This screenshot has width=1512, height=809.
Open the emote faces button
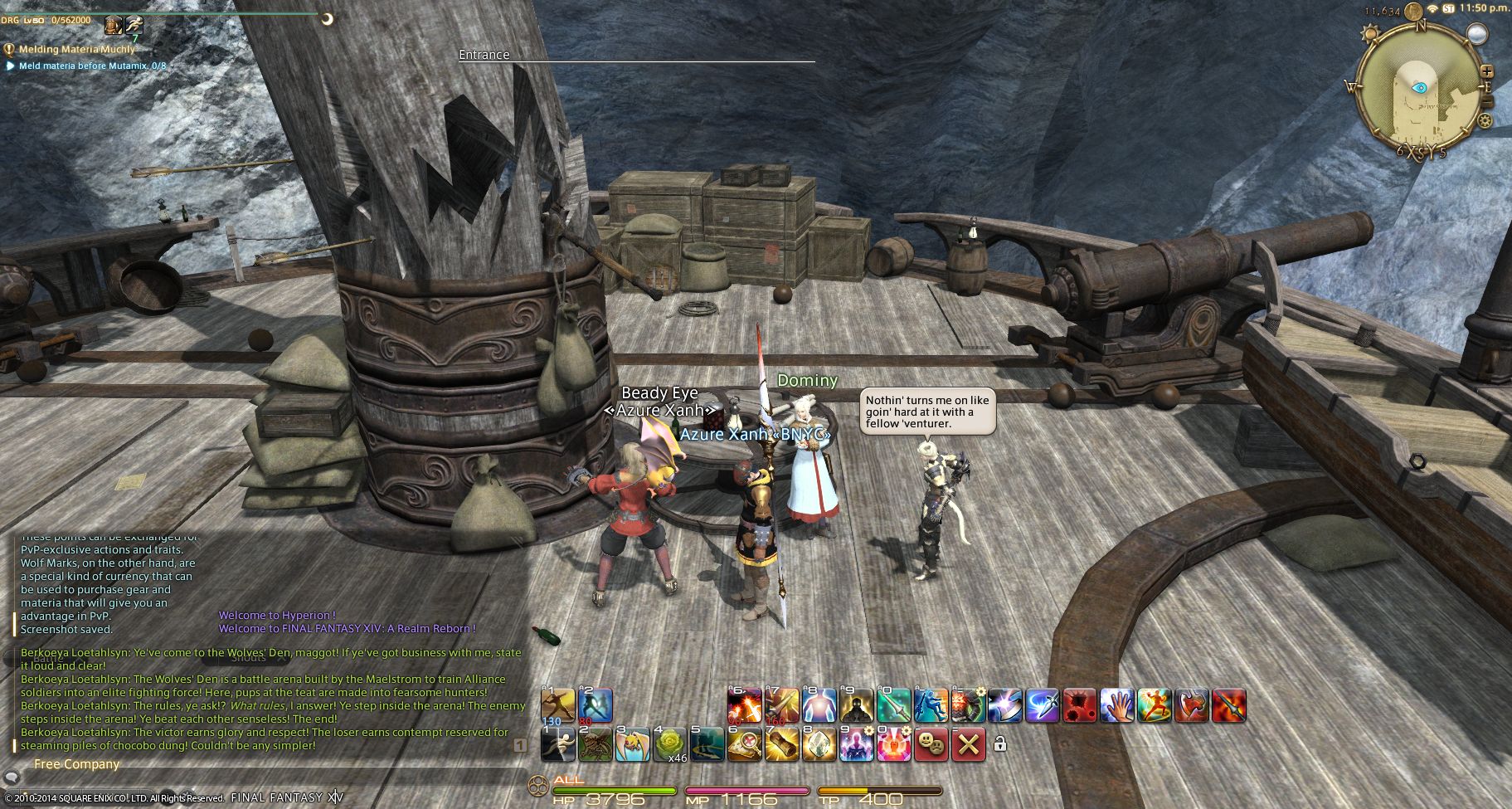(x=931, y=745)
